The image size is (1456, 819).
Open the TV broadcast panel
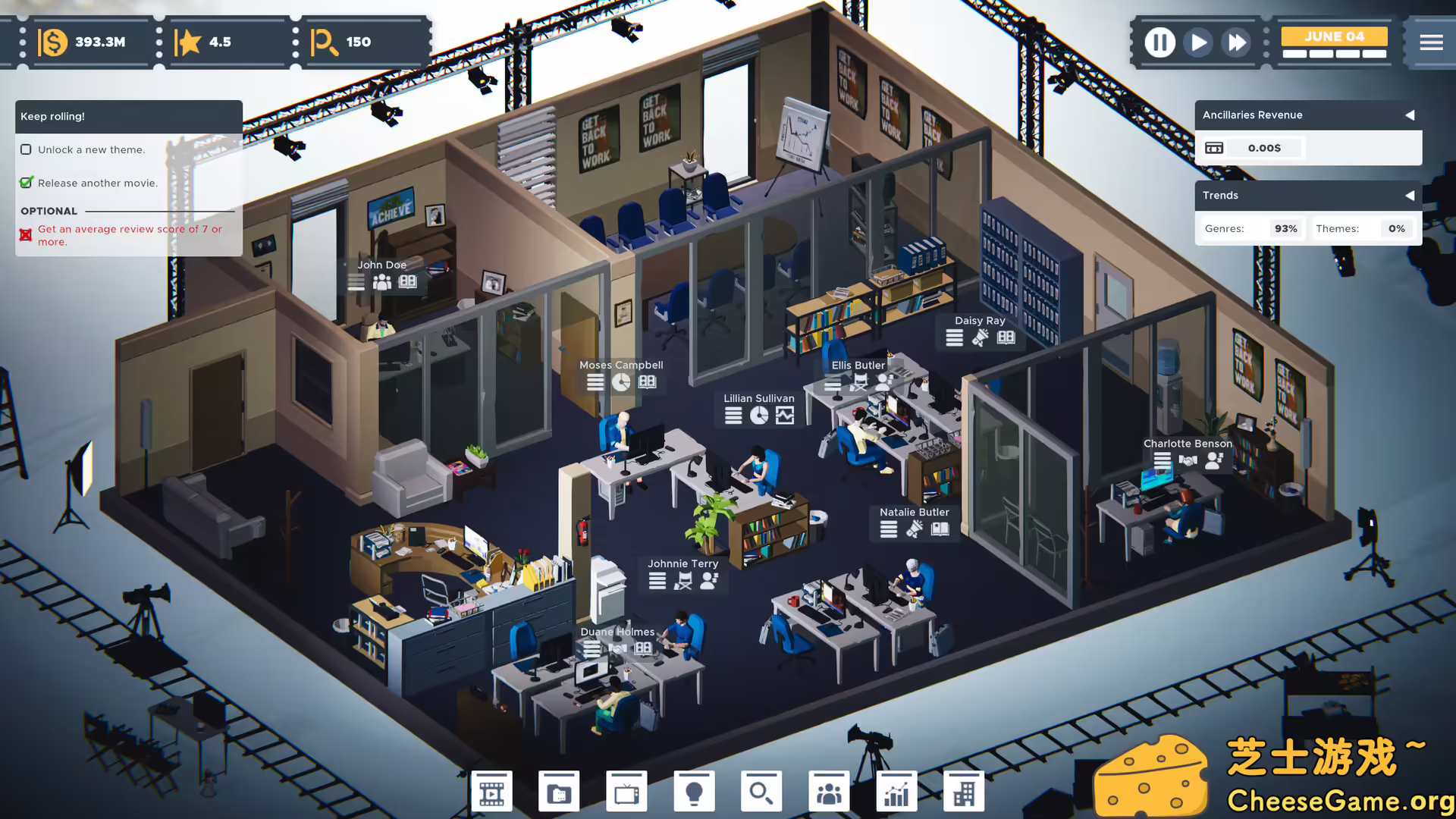(626, 790)
